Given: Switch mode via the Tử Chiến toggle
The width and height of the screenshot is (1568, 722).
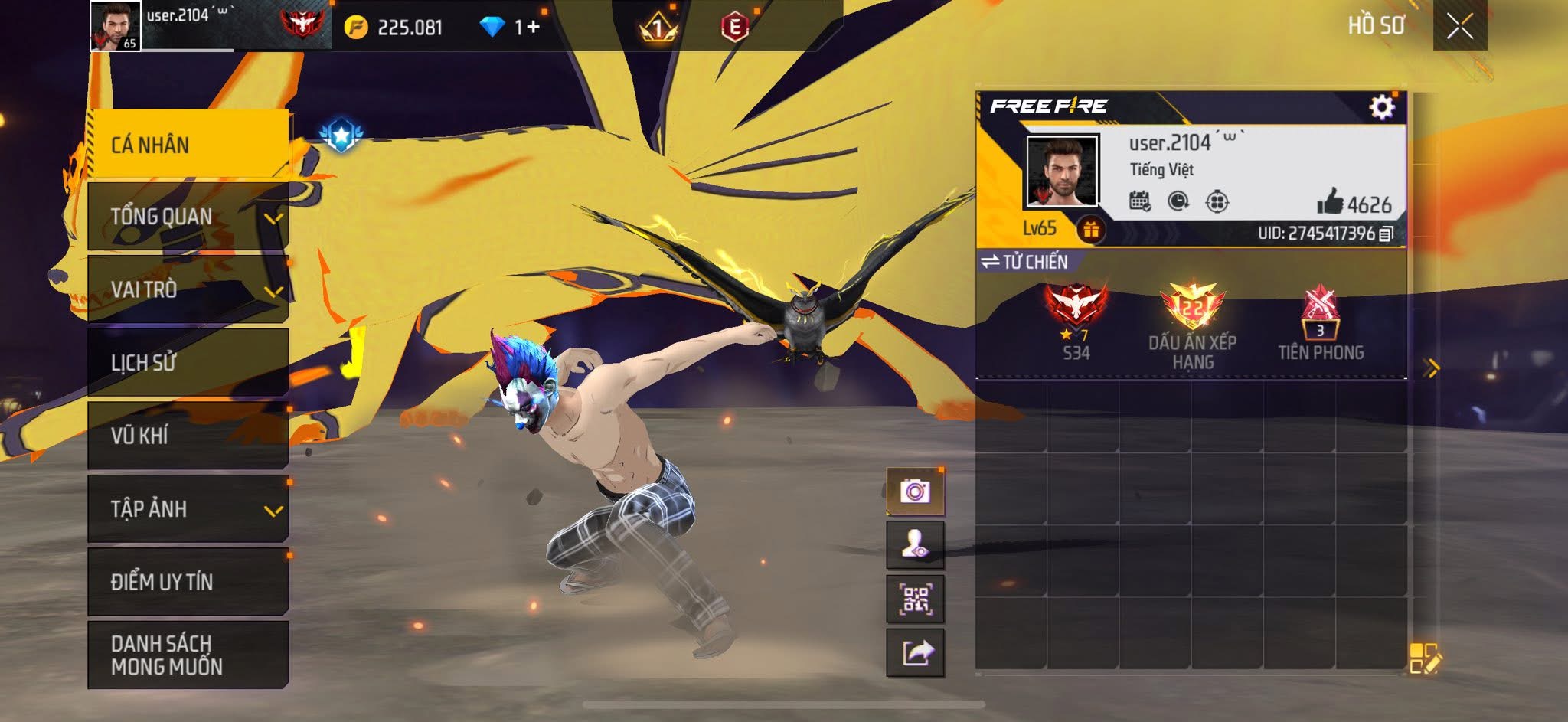Looking at the screenshot, I should pos(1024,262).
